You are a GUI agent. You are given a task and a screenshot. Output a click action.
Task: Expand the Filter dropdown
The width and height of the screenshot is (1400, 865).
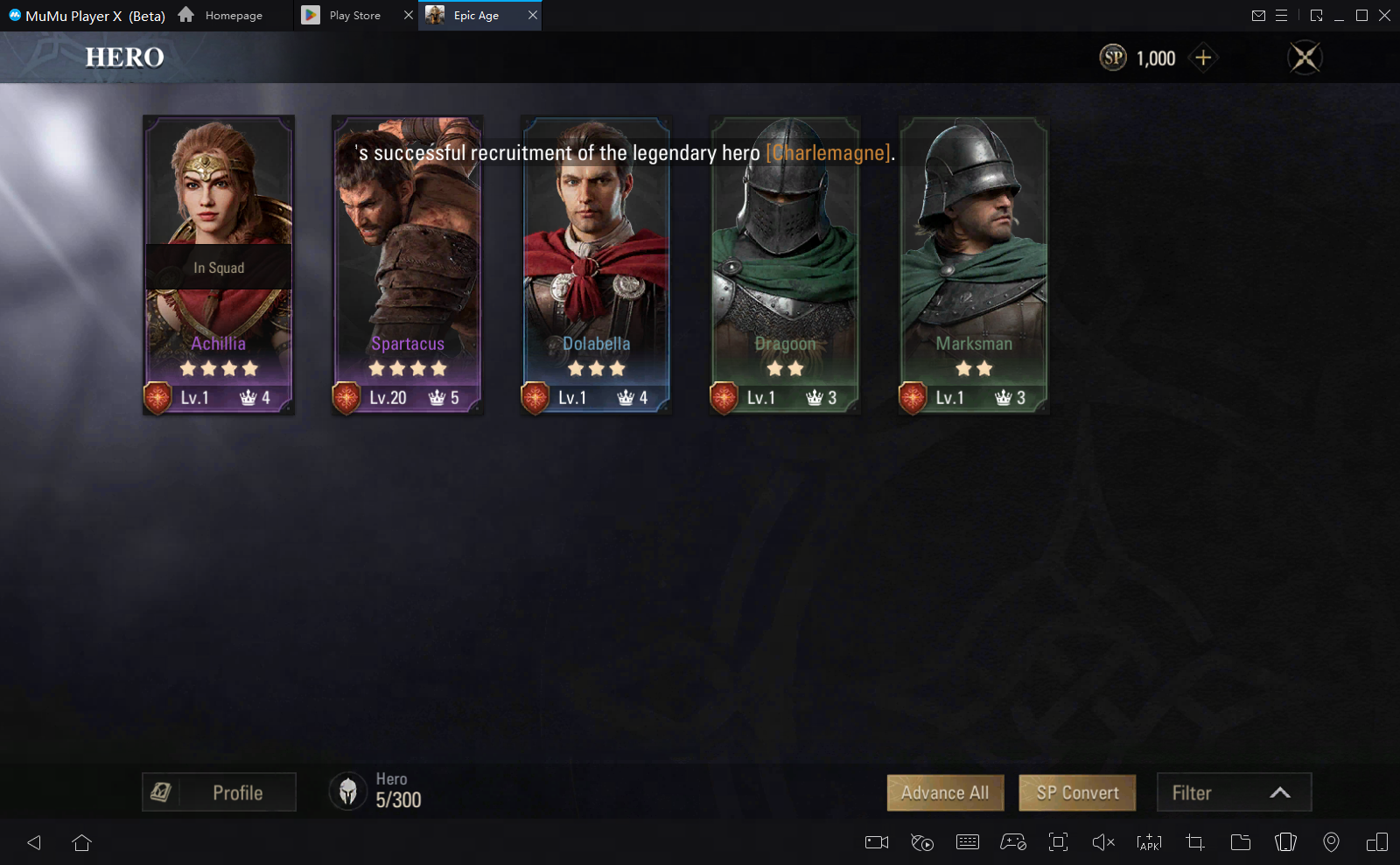(1234, 792)
